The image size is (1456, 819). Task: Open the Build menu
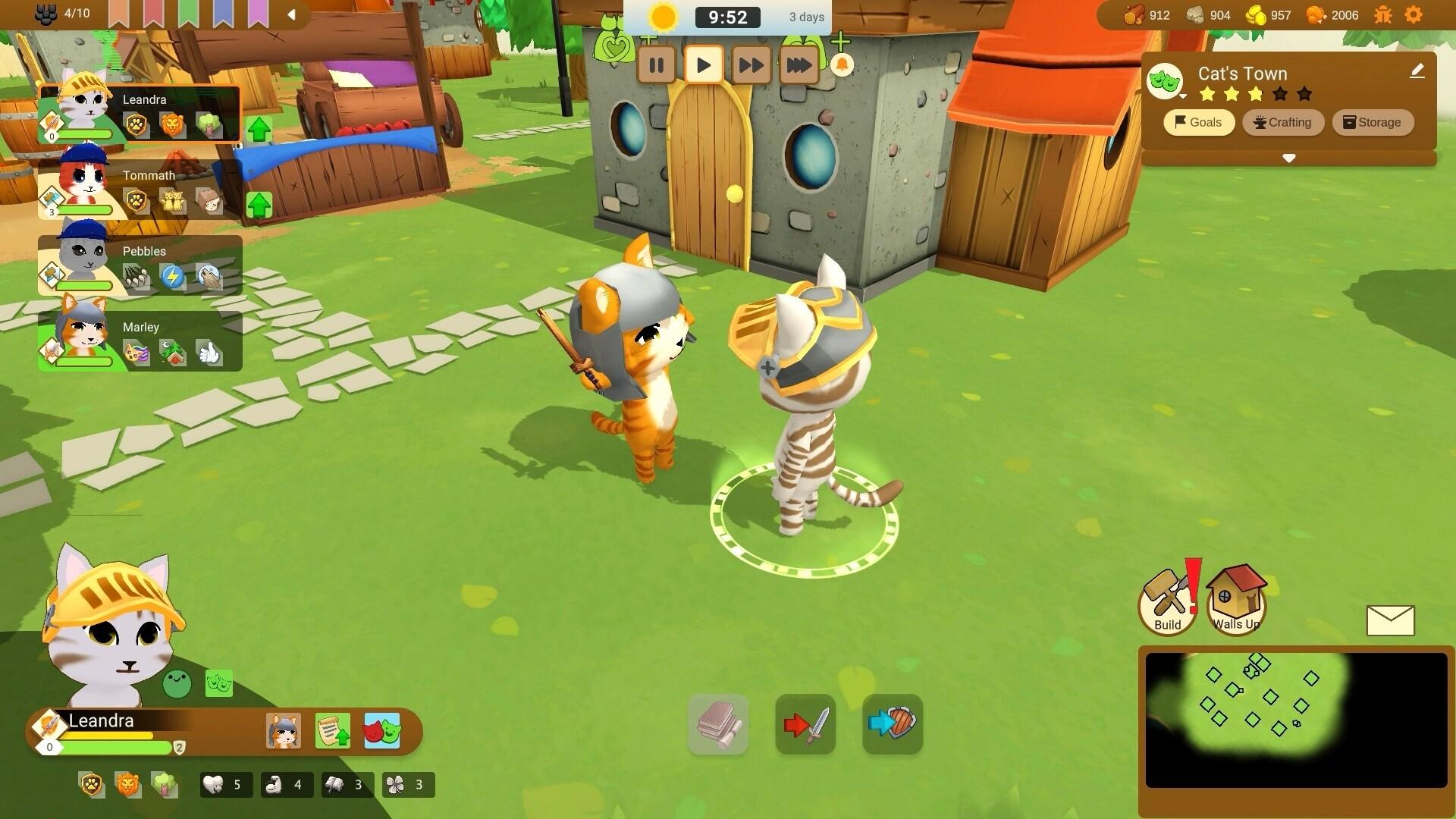(x=1168, y=601)
